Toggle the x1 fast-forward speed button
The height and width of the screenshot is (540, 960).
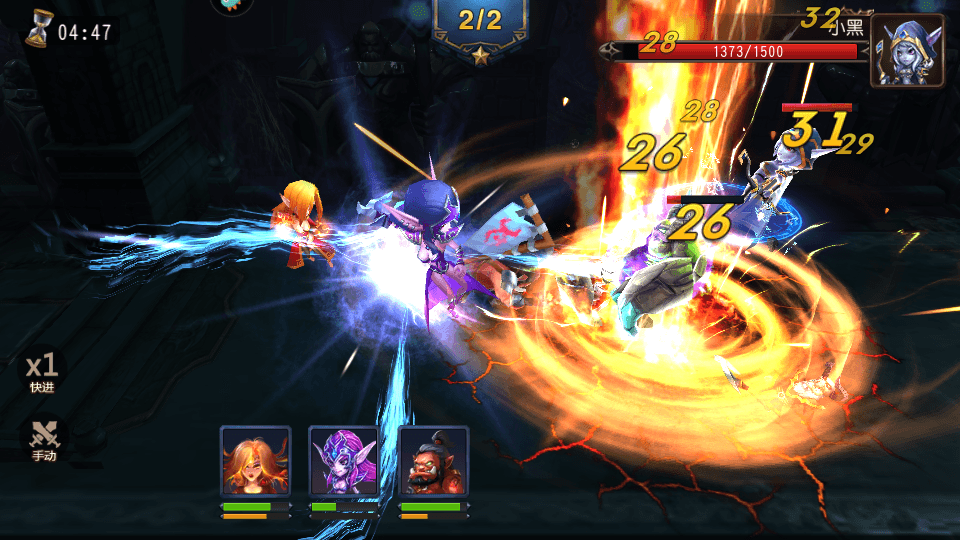pyautogui.click(x=43, y=370)
